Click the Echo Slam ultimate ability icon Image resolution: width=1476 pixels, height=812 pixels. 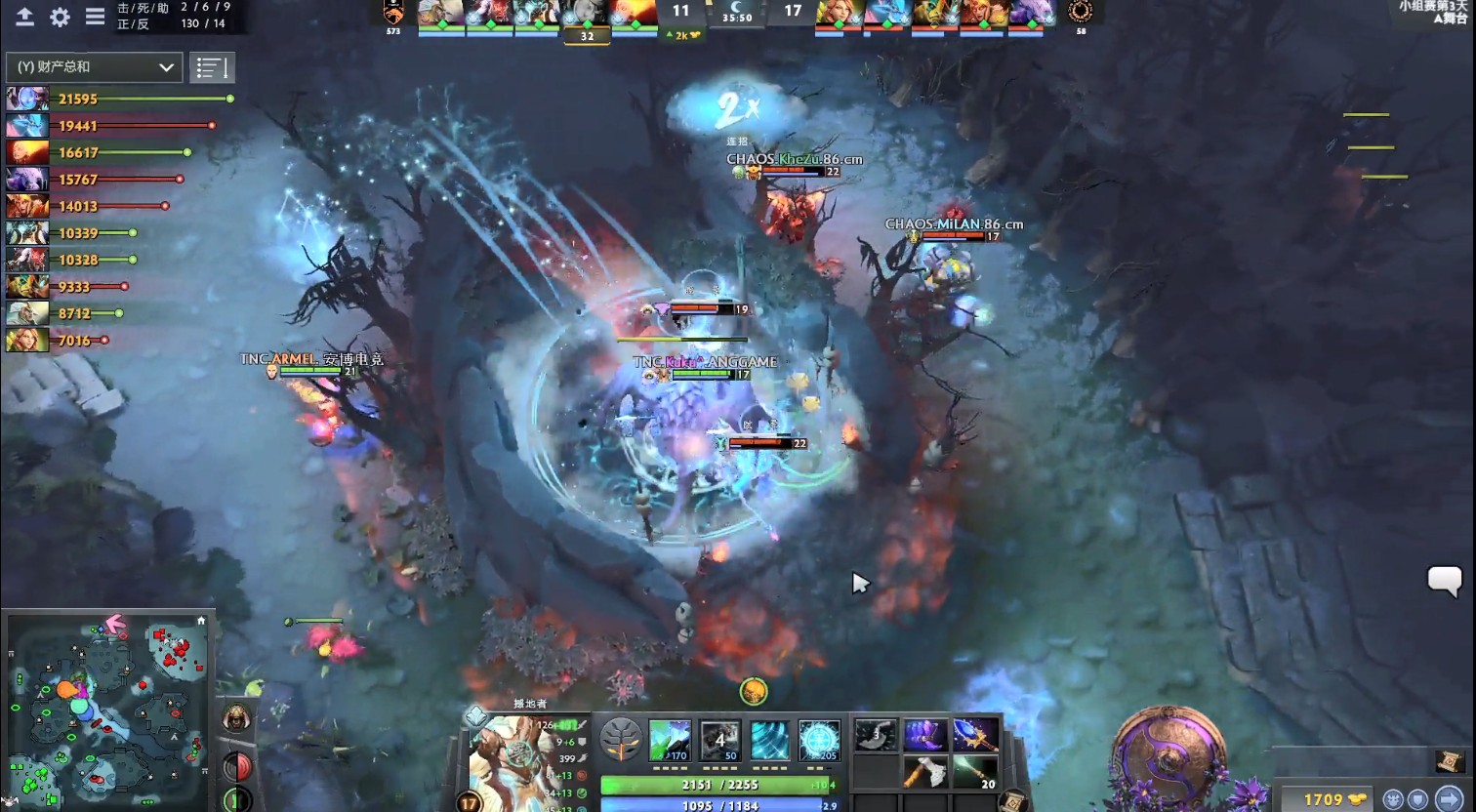[820, 740]
